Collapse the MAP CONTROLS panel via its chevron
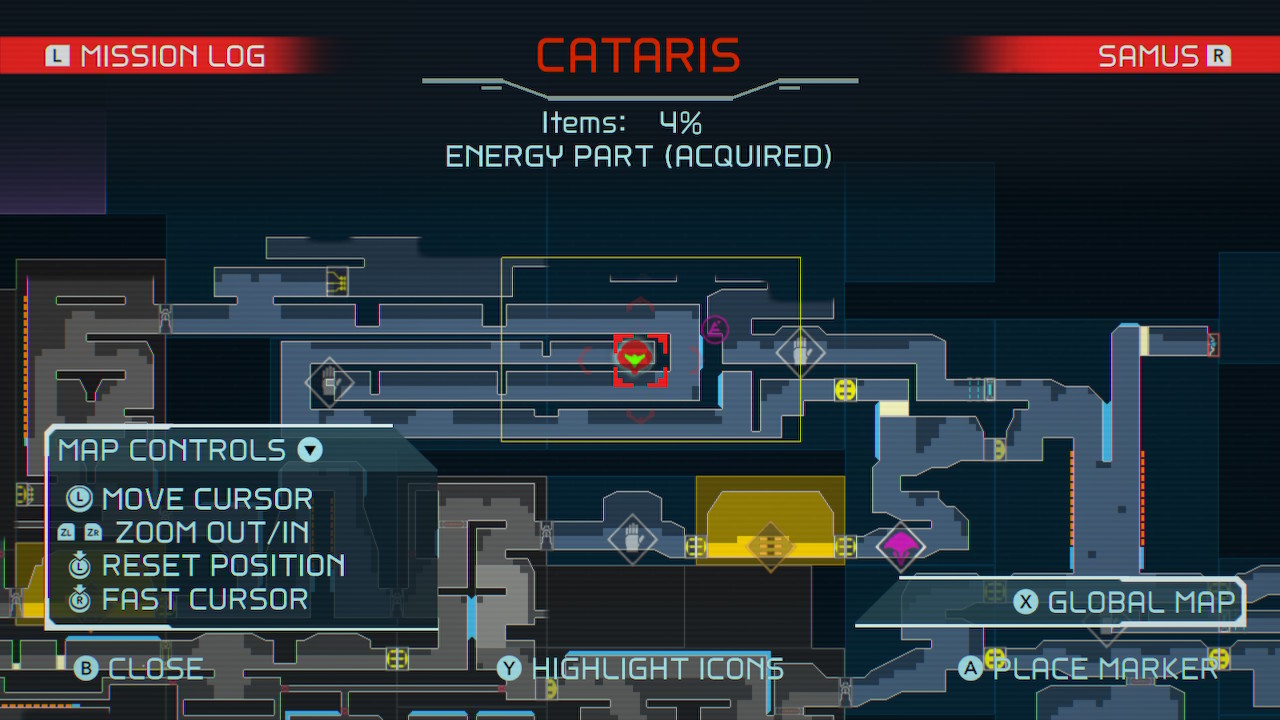 [309, 450]
